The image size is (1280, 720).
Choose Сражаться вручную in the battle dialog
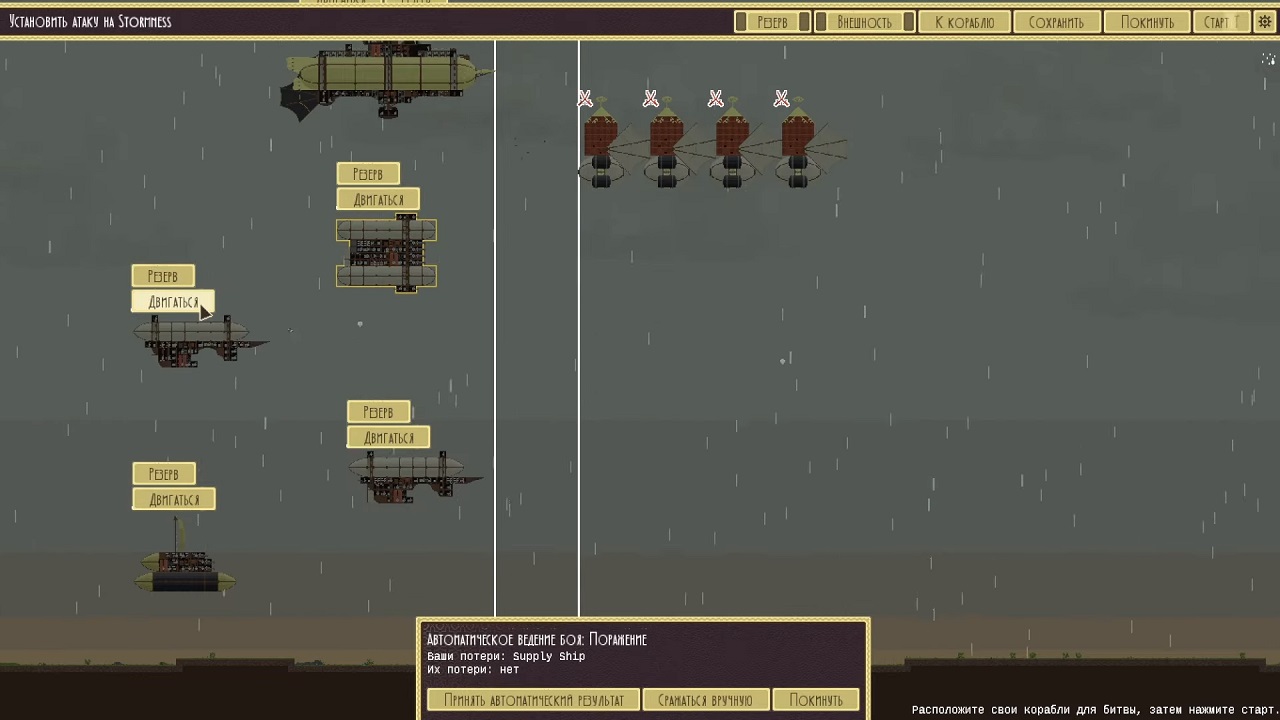[706, 699]
